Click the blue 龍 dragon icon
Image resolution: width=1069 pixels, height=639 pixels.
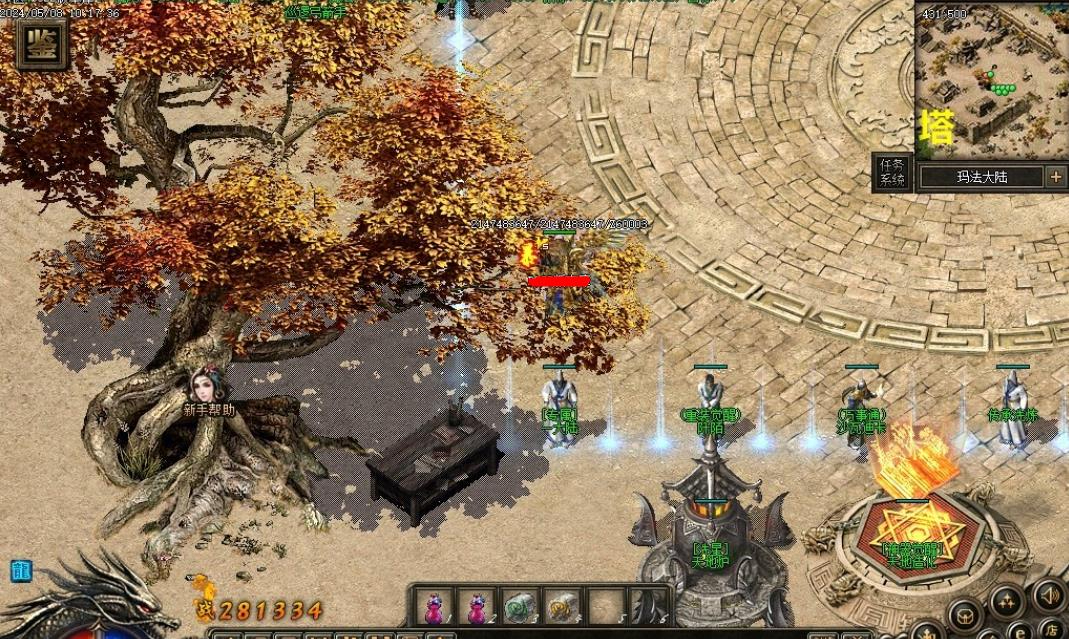tap(20, 571)
